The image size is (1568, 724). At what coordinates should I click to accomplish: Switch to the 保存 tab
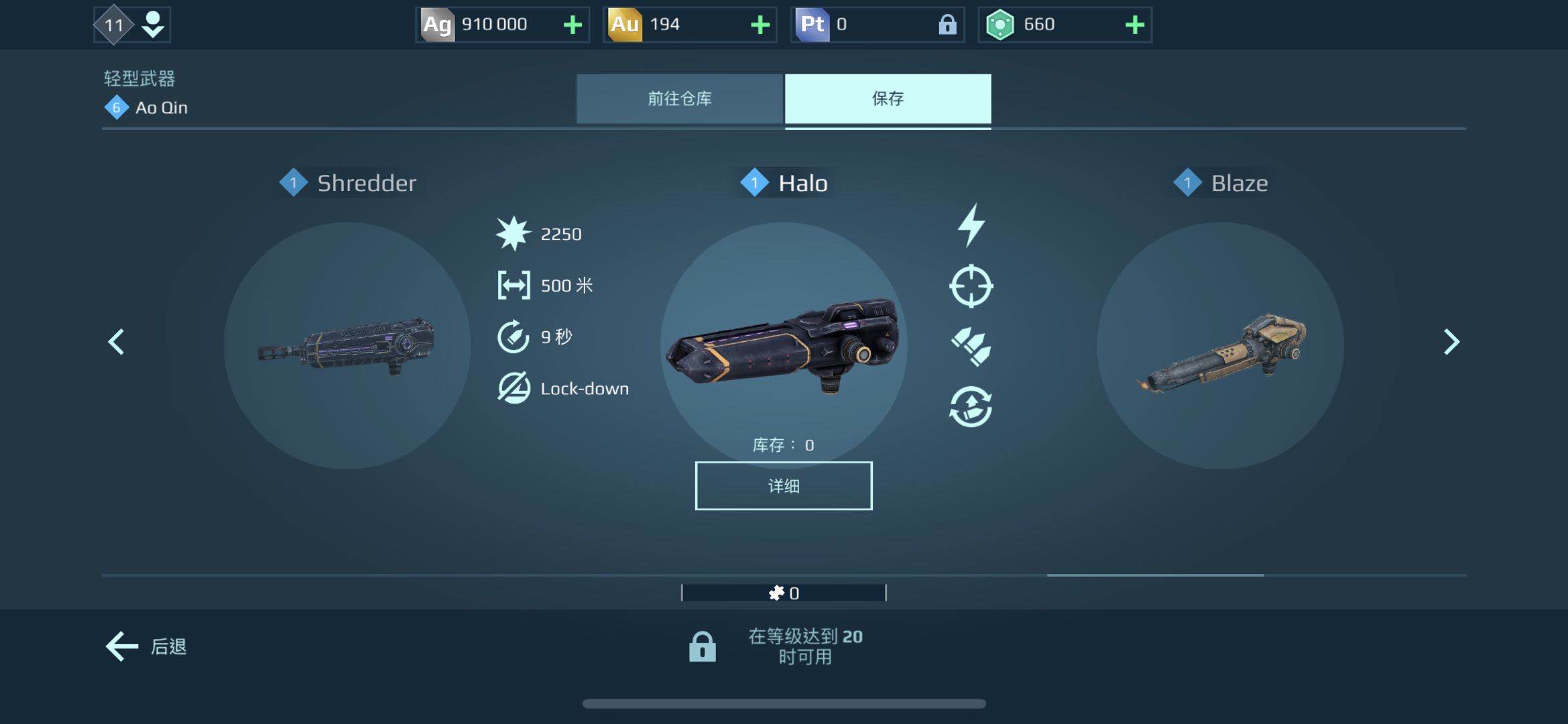[888, 99]
